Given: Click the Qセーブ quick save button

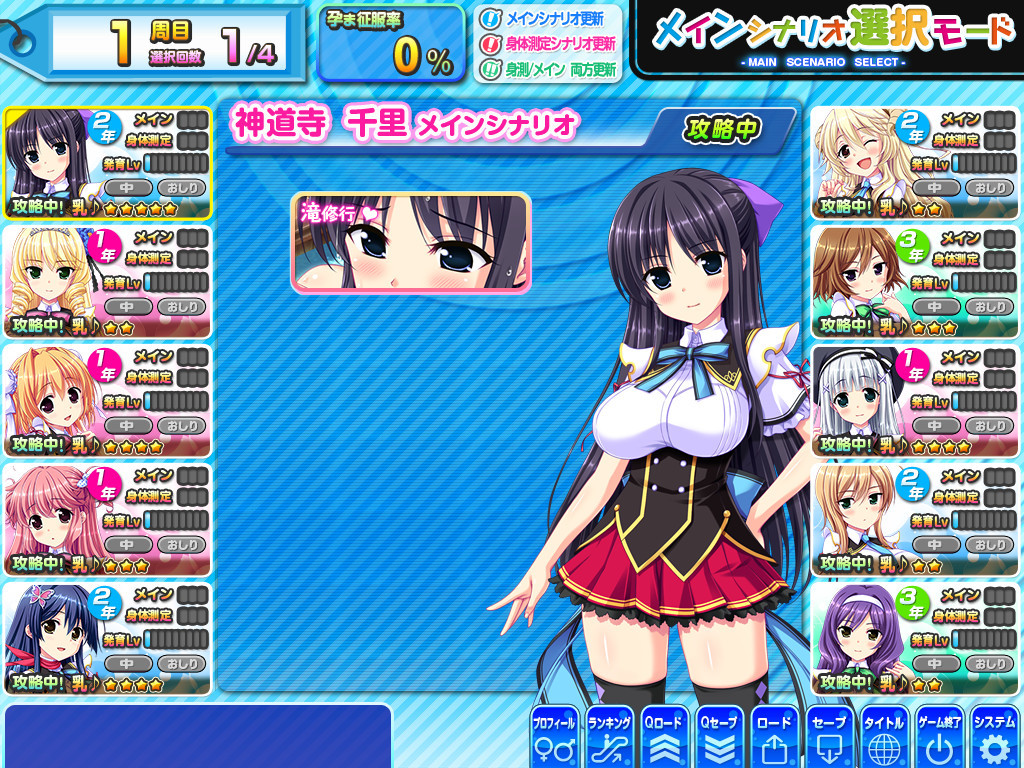Looking at the screenshot, I should 719,737.
